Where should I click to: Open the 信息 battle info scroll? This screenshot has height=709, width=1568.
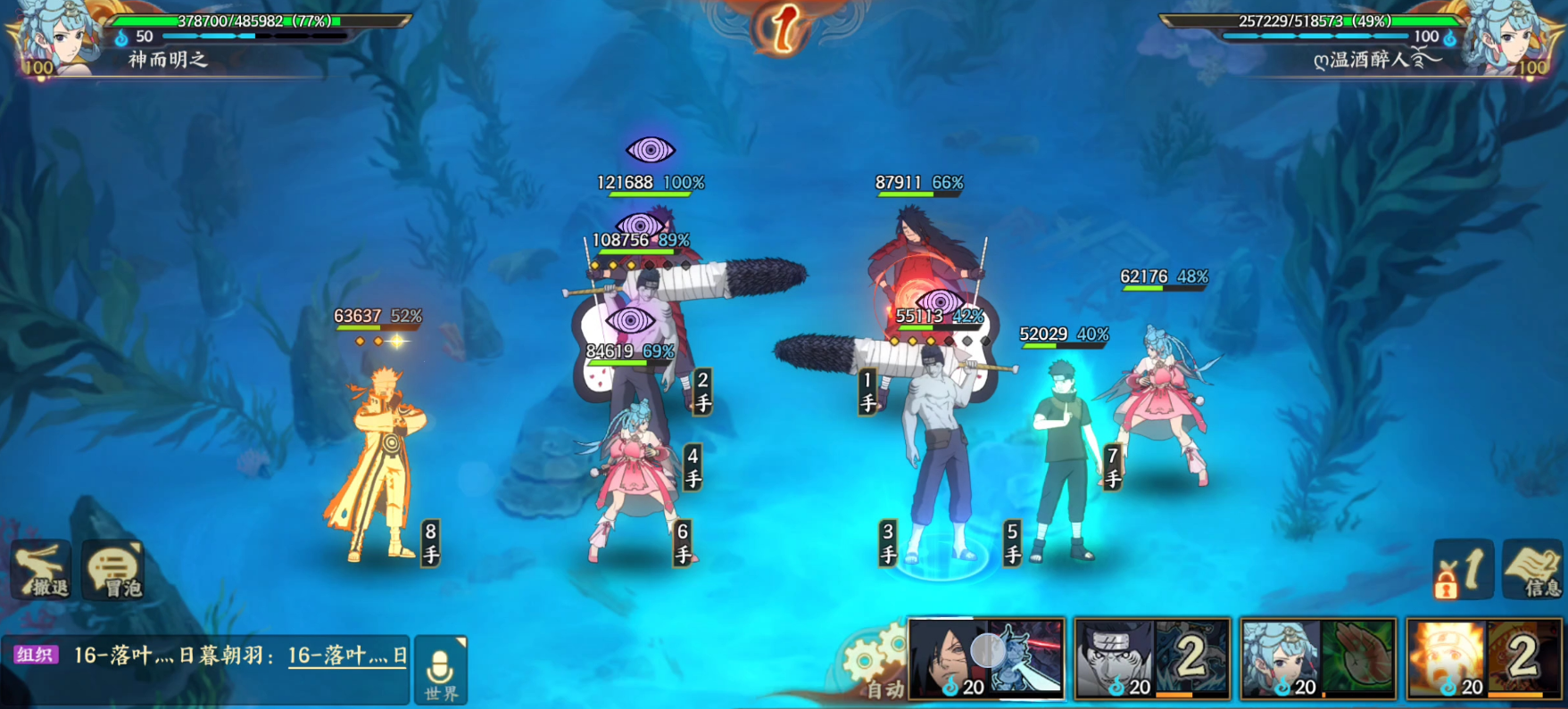pos(1534,570)
